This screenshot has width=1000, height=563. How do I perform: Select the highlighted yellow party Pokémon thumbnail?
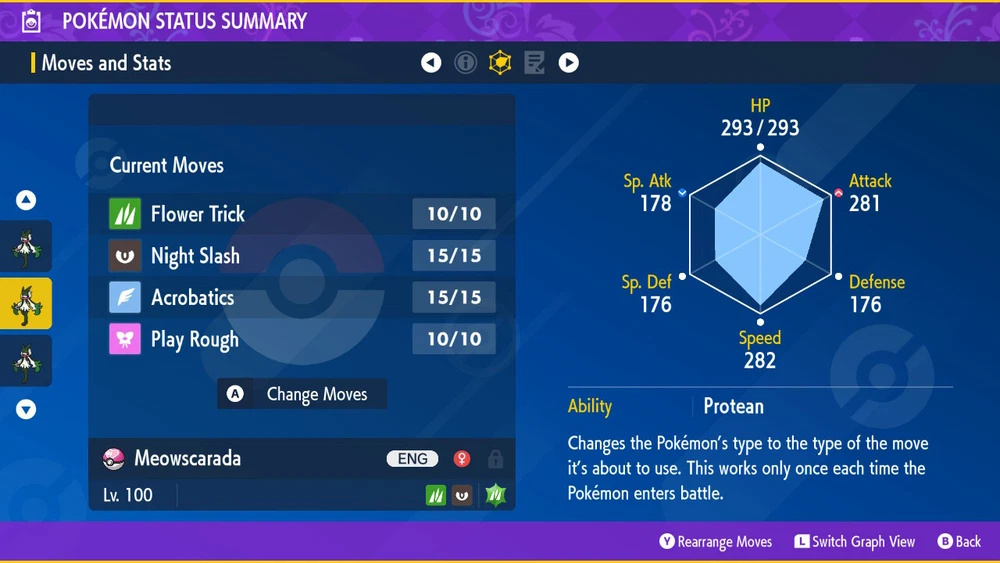[26, 304]
